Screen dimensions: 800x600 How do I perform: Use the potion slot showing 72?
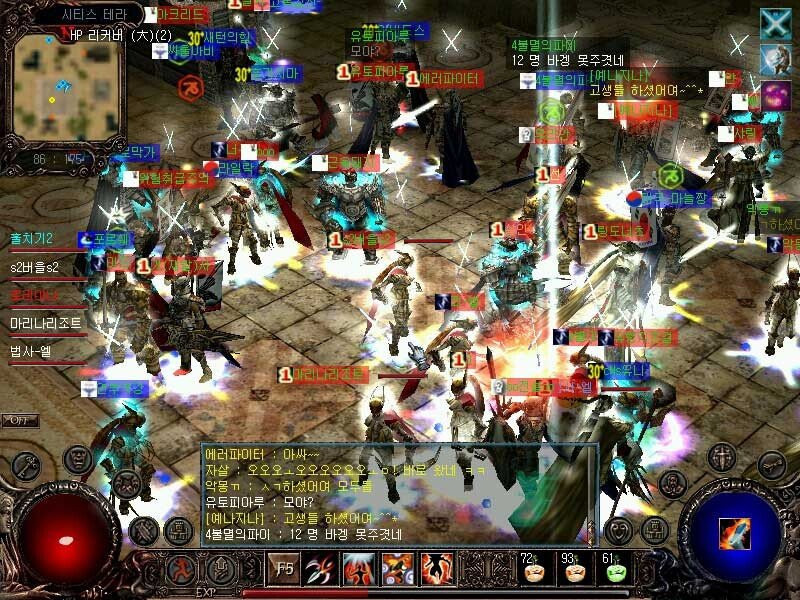click(531, 570)
